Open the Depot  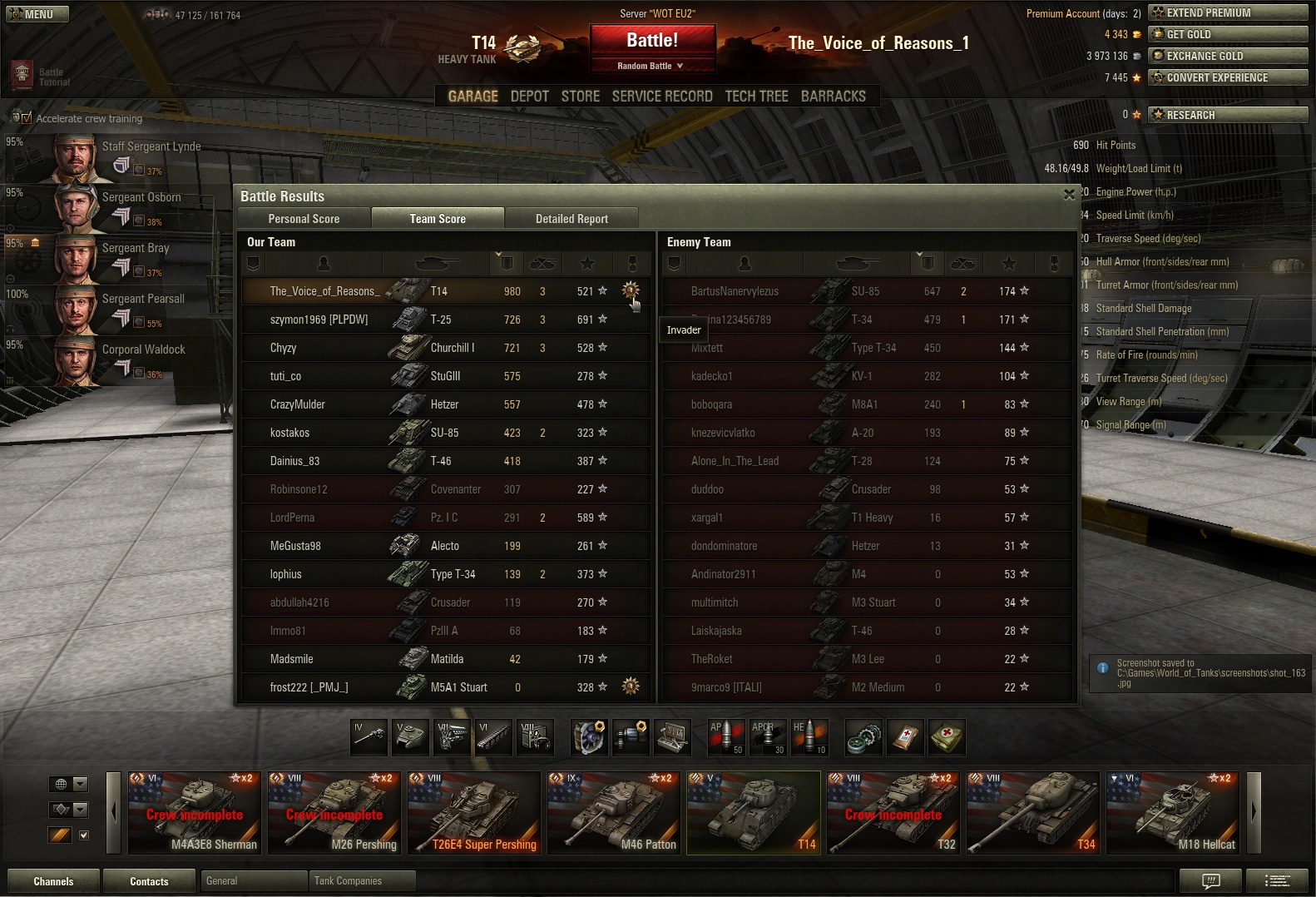pyautogui.click(x=529, y=97)
